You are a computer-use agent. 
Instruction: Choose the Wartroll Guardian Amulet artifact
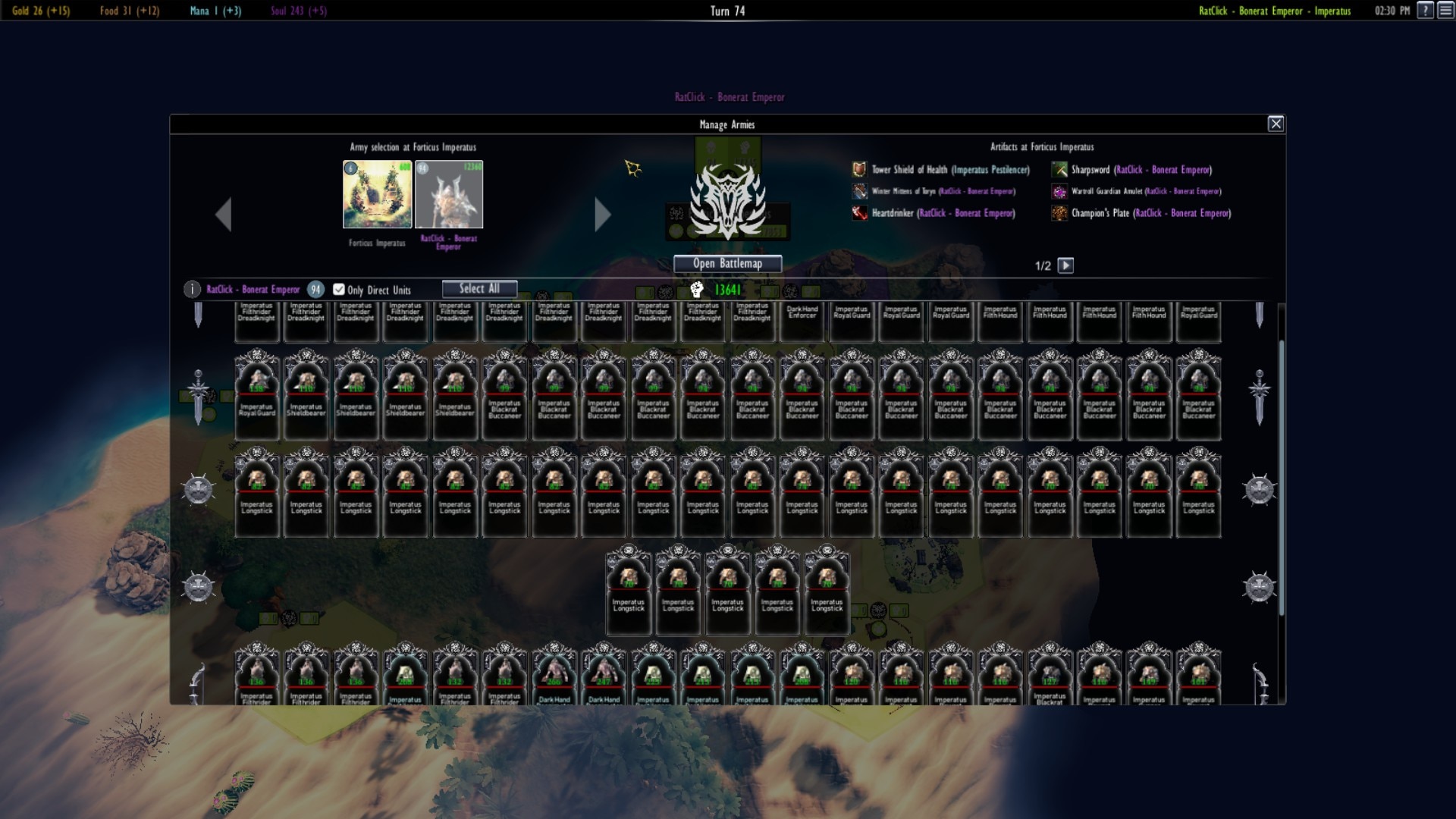(1145, 191)
